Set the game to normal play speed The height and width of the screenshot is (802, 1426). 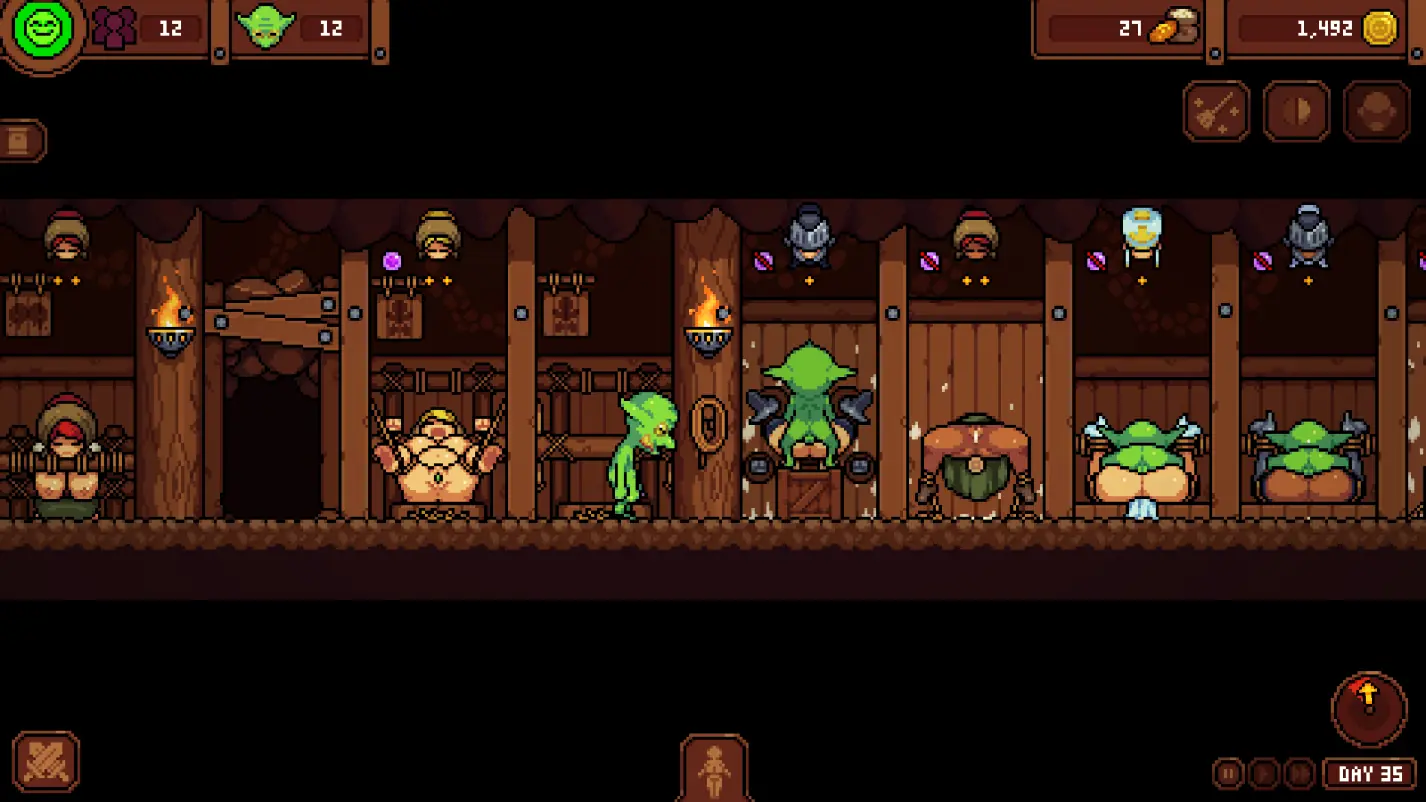(1263, 773)
